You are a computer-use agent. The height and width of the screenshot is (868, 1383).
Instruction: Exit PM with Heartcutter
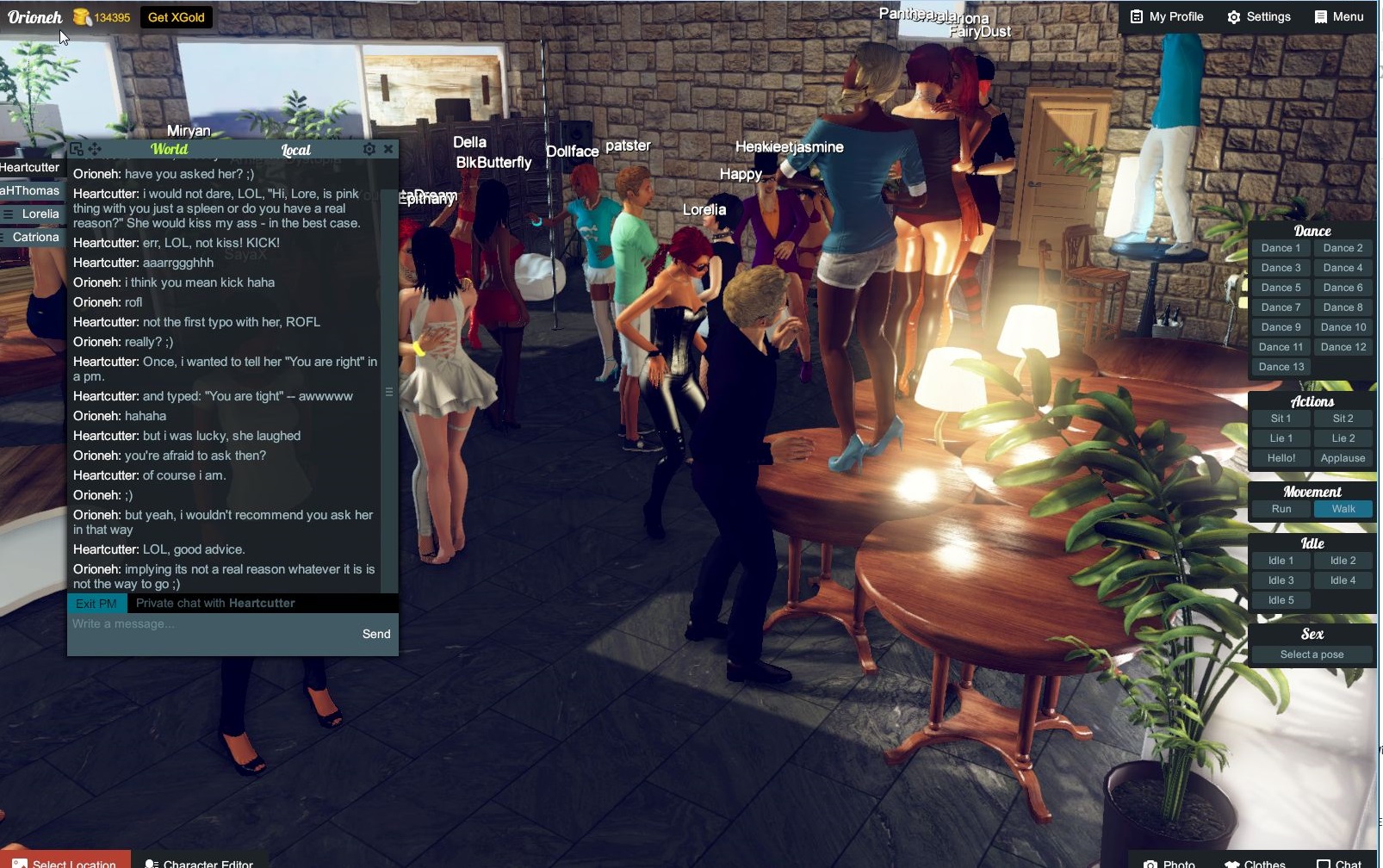pos(96,603)
